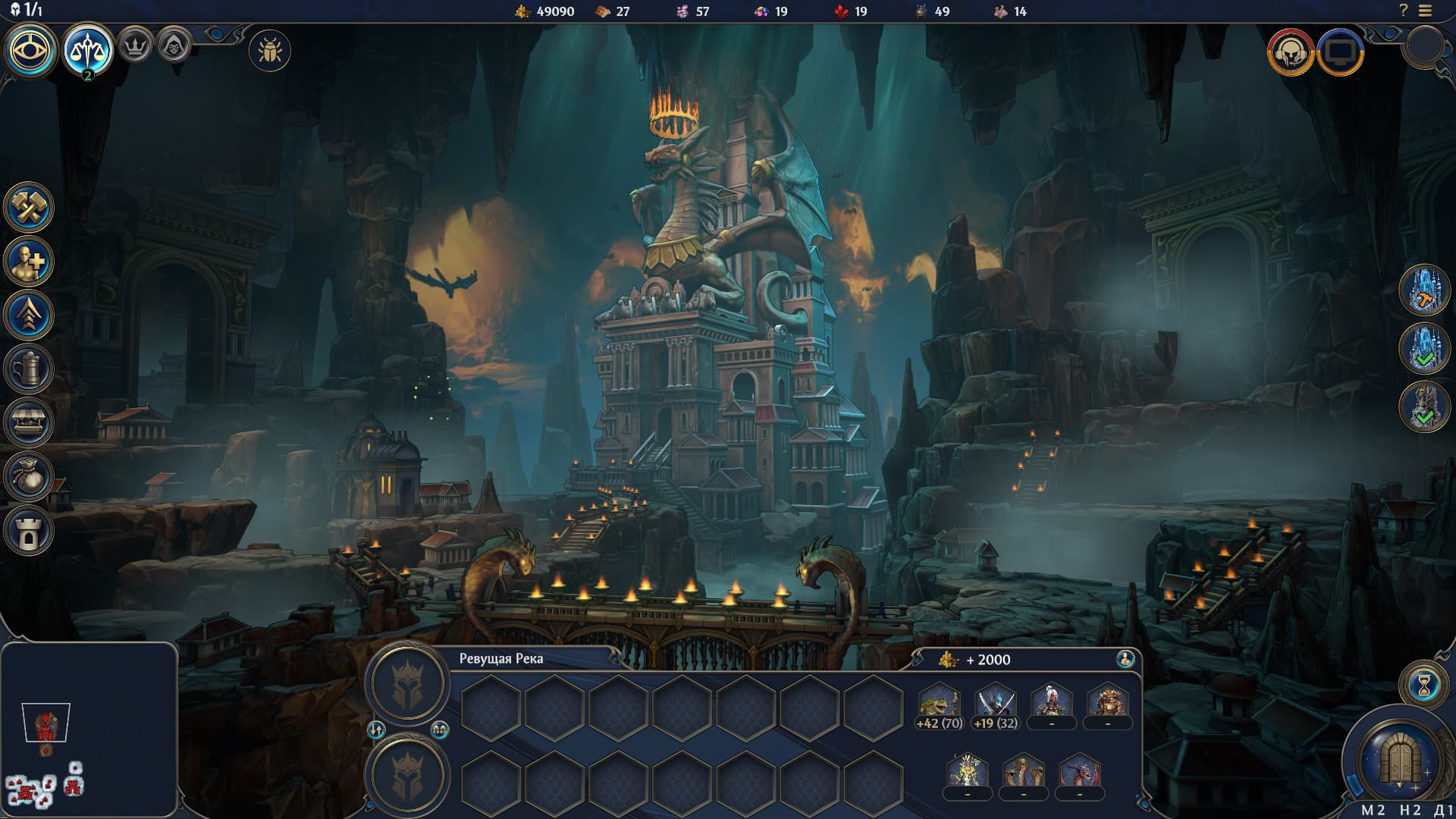This screenshot has height=819, width=1456.
Task: Click the scarab beetle icon
Action: pyautogui.click(x=269, y=52)
